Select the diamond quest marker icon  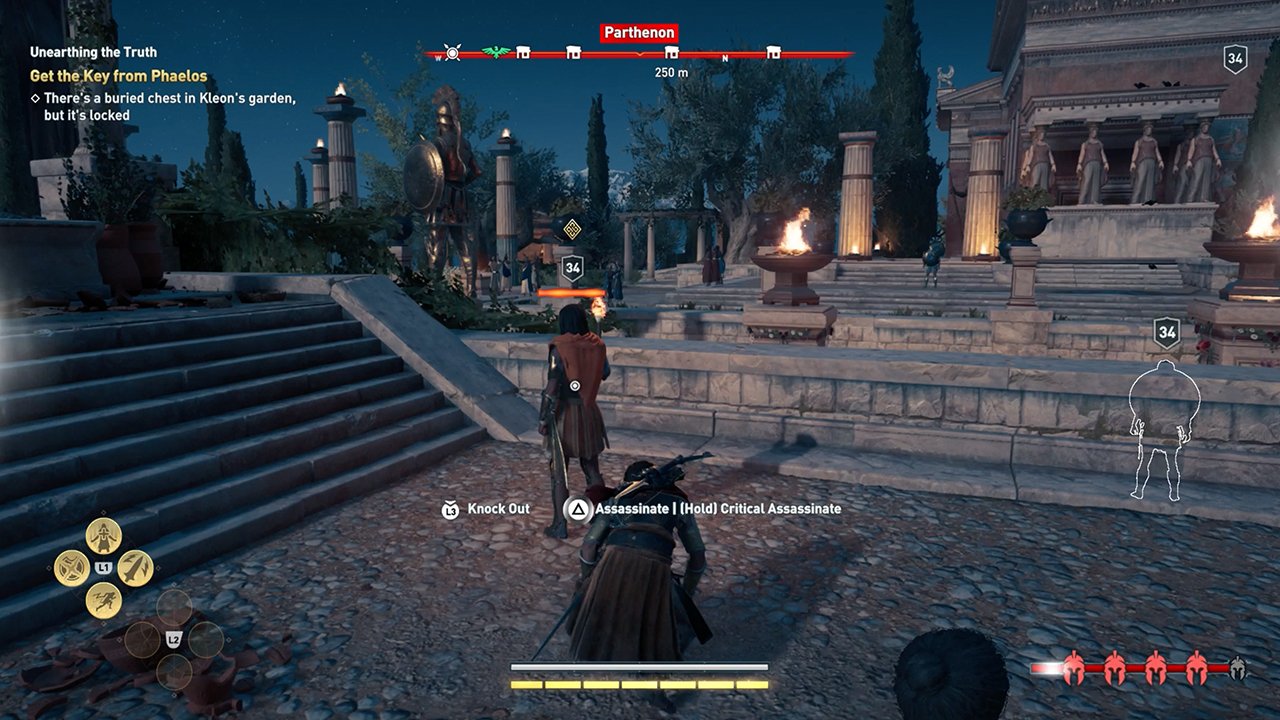tap(572, 229)
